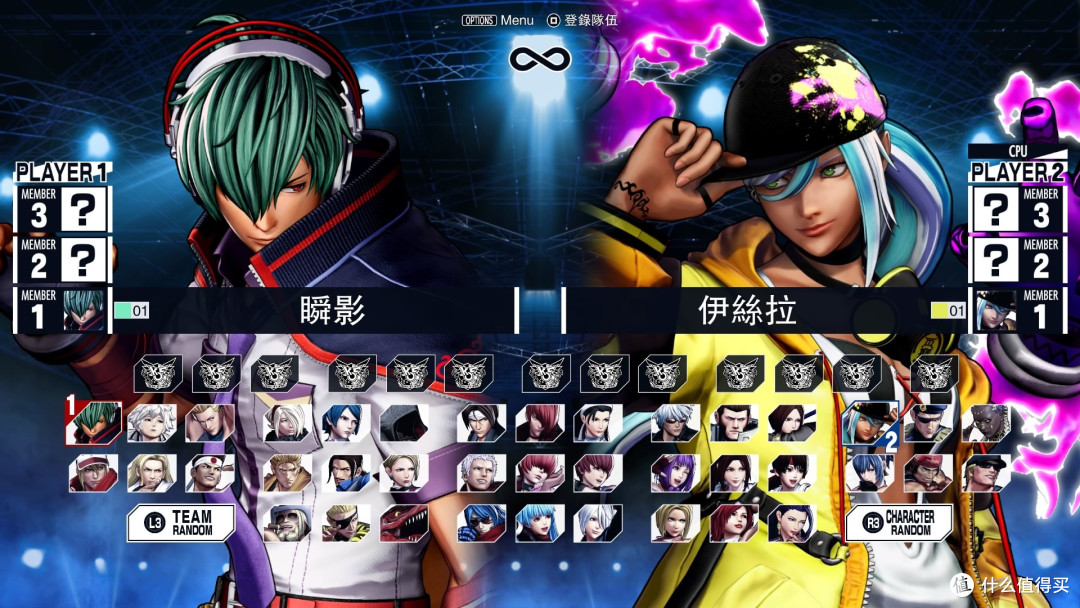The width and height of the screenshot is (1080, 608).
Task: Select the red King of Dinosaurs tile
Action: click(404, 523)
